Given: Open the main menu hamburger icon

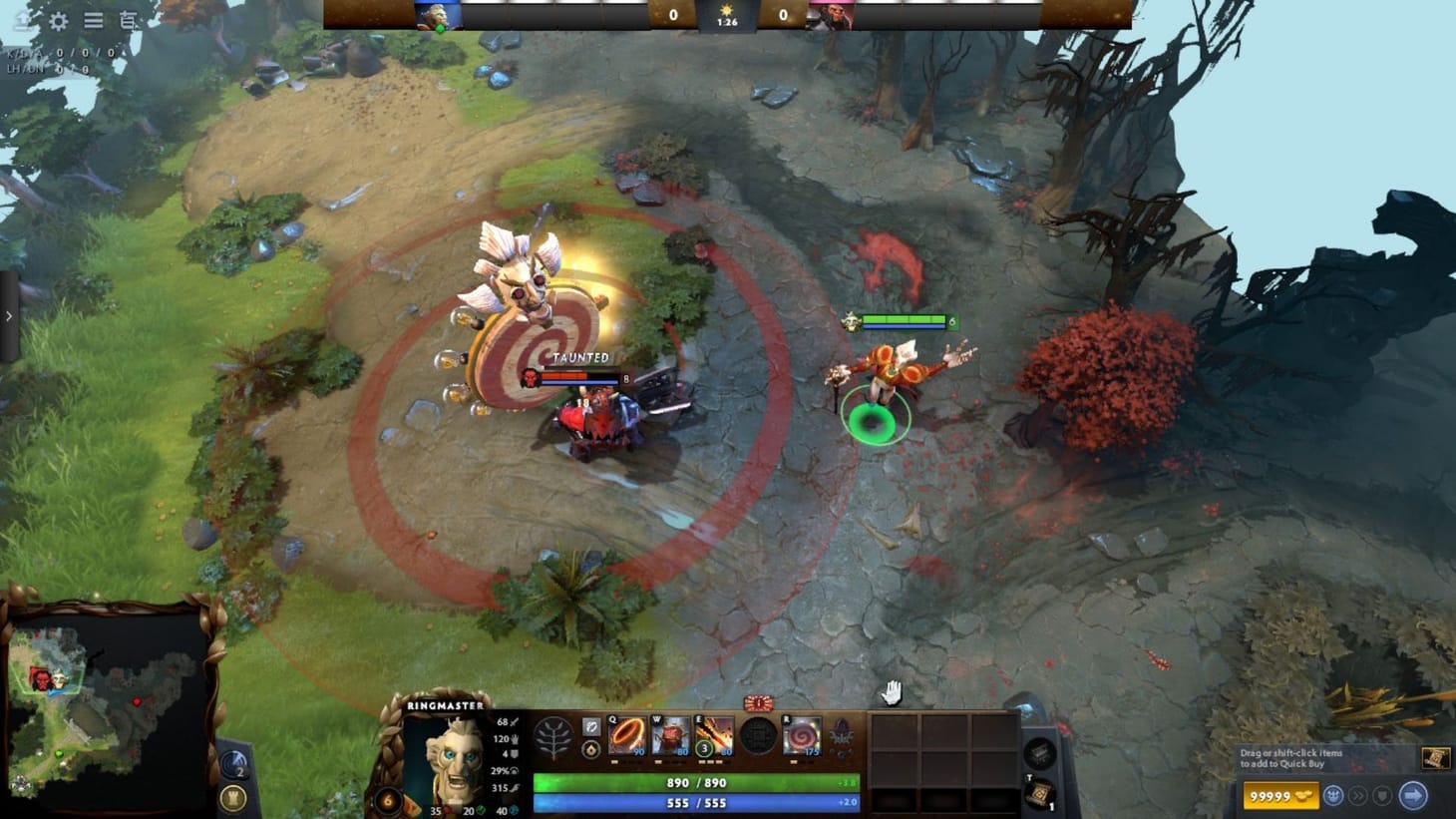Looking at the screenshot, I should (94, 19).
